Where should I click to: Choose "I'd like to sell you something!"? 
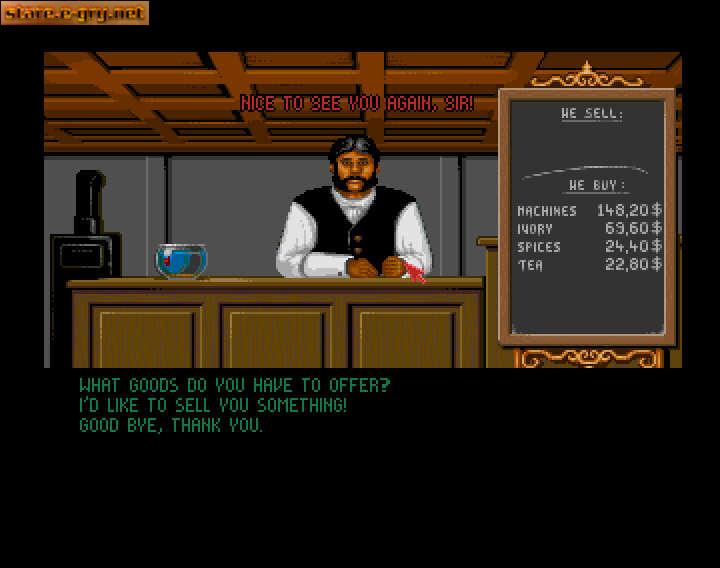213,405
